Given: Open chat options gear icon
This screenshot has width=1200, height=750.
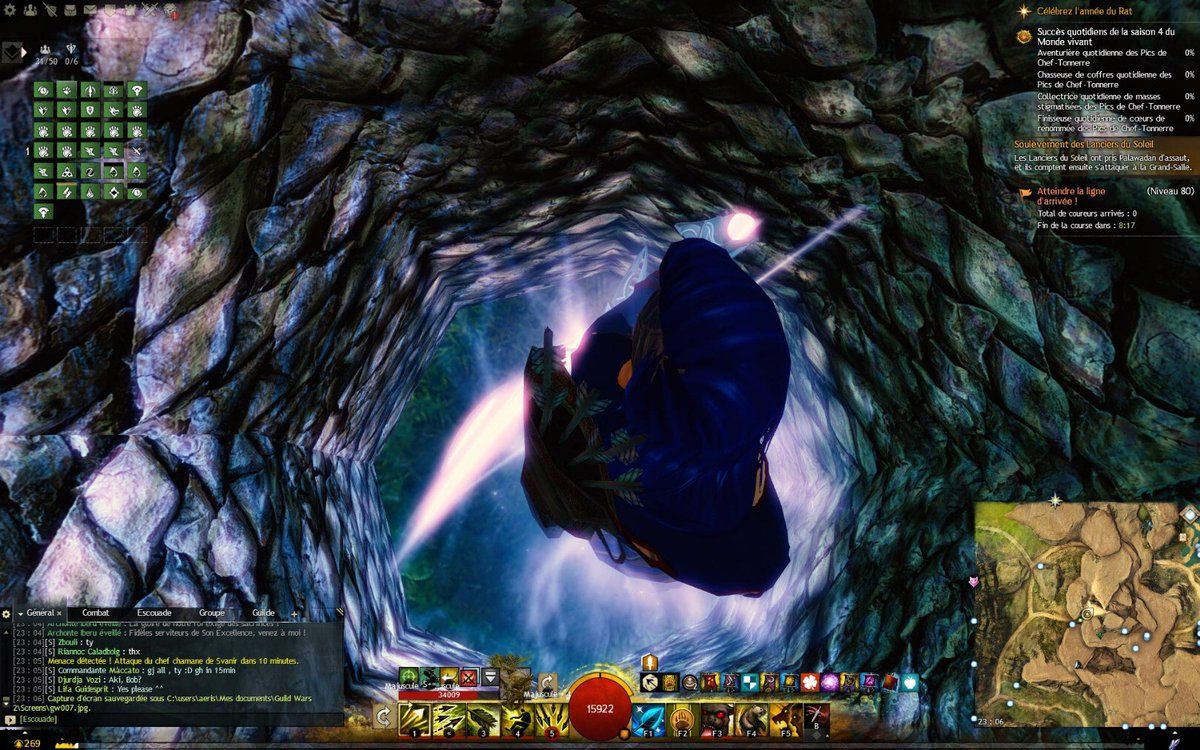Looking at the screenshot, I should tap(6, 612).
